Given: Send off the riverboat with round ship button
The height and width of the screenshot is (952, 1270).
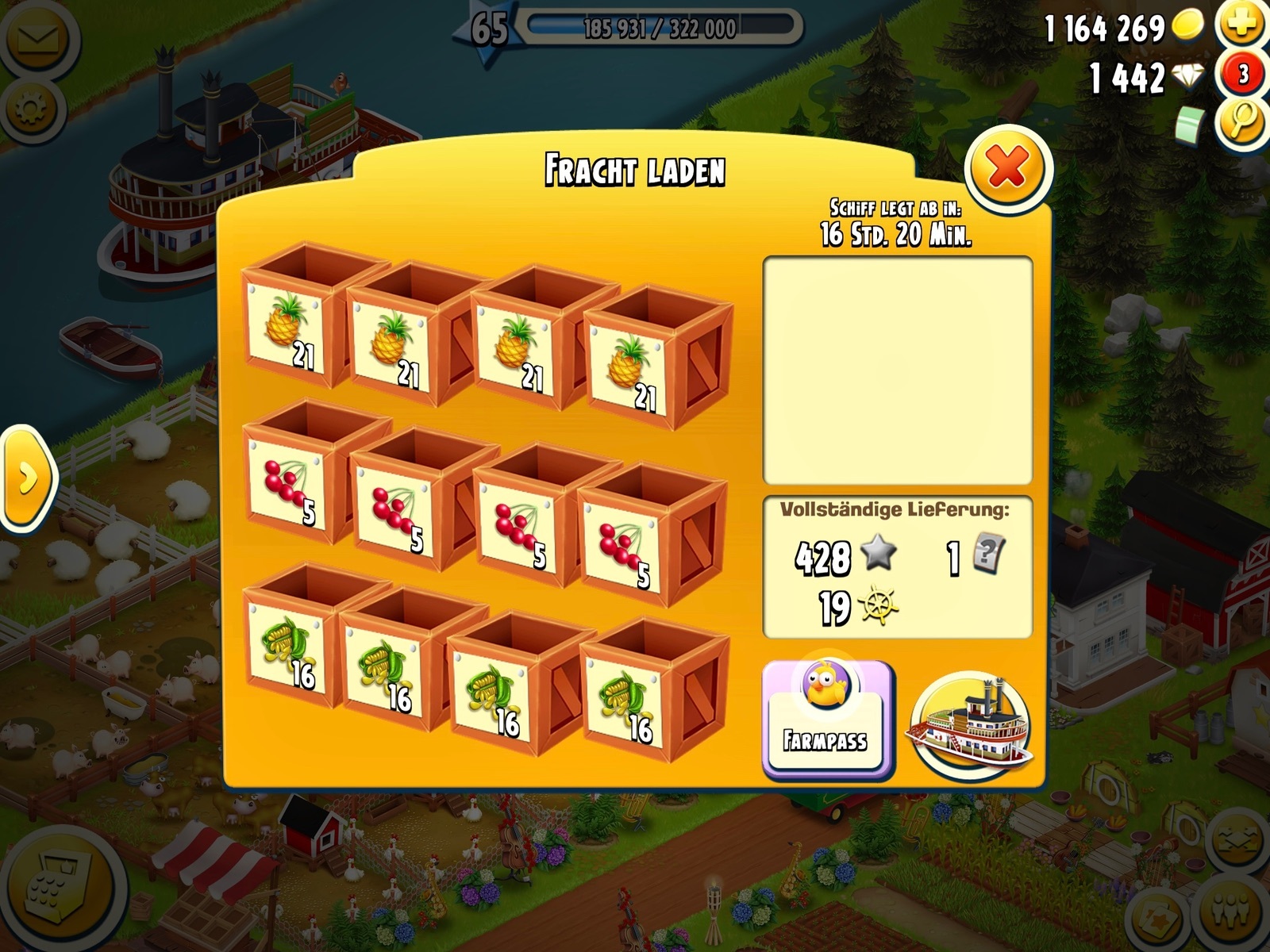Looking at the screenshot, I should (974, 724).
